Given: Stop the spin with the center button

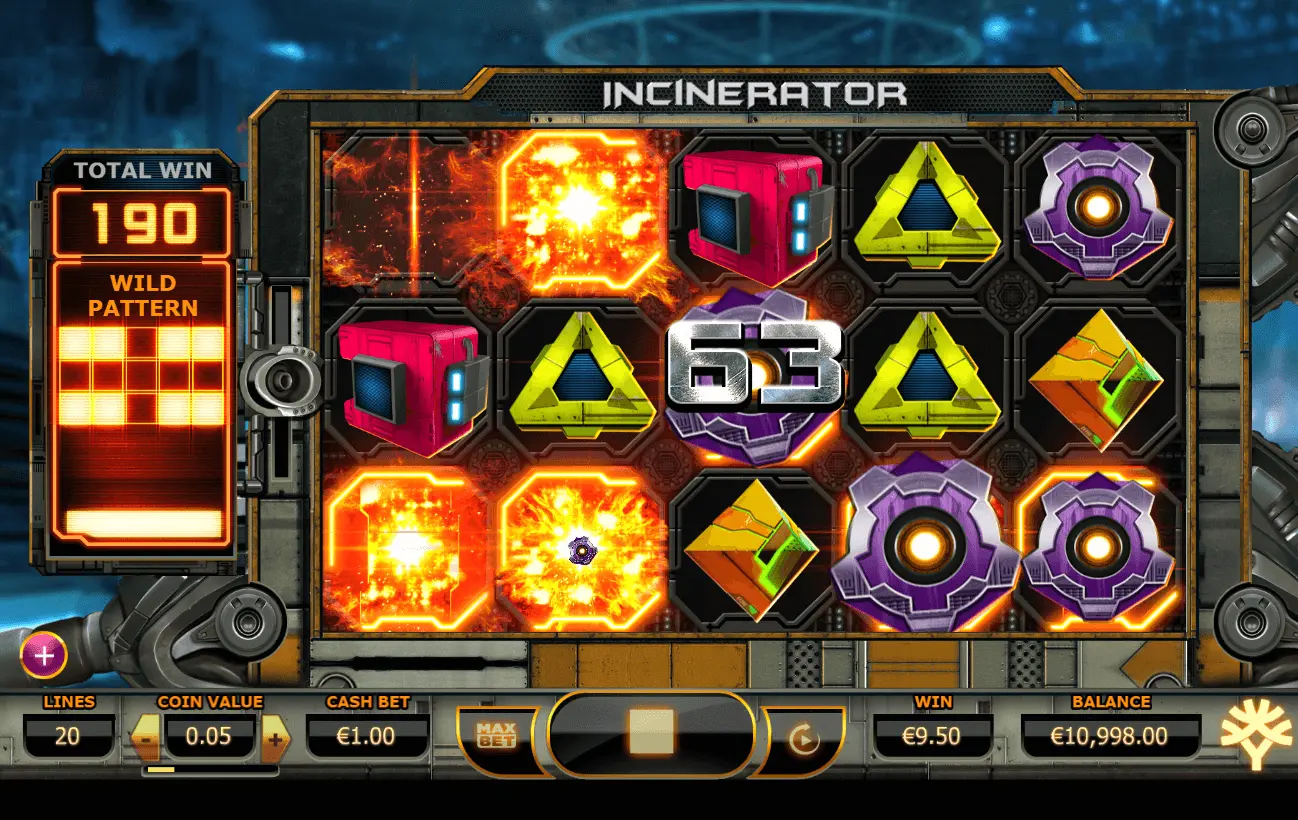Looking at the screenshot, I should [x=651, y=735].
